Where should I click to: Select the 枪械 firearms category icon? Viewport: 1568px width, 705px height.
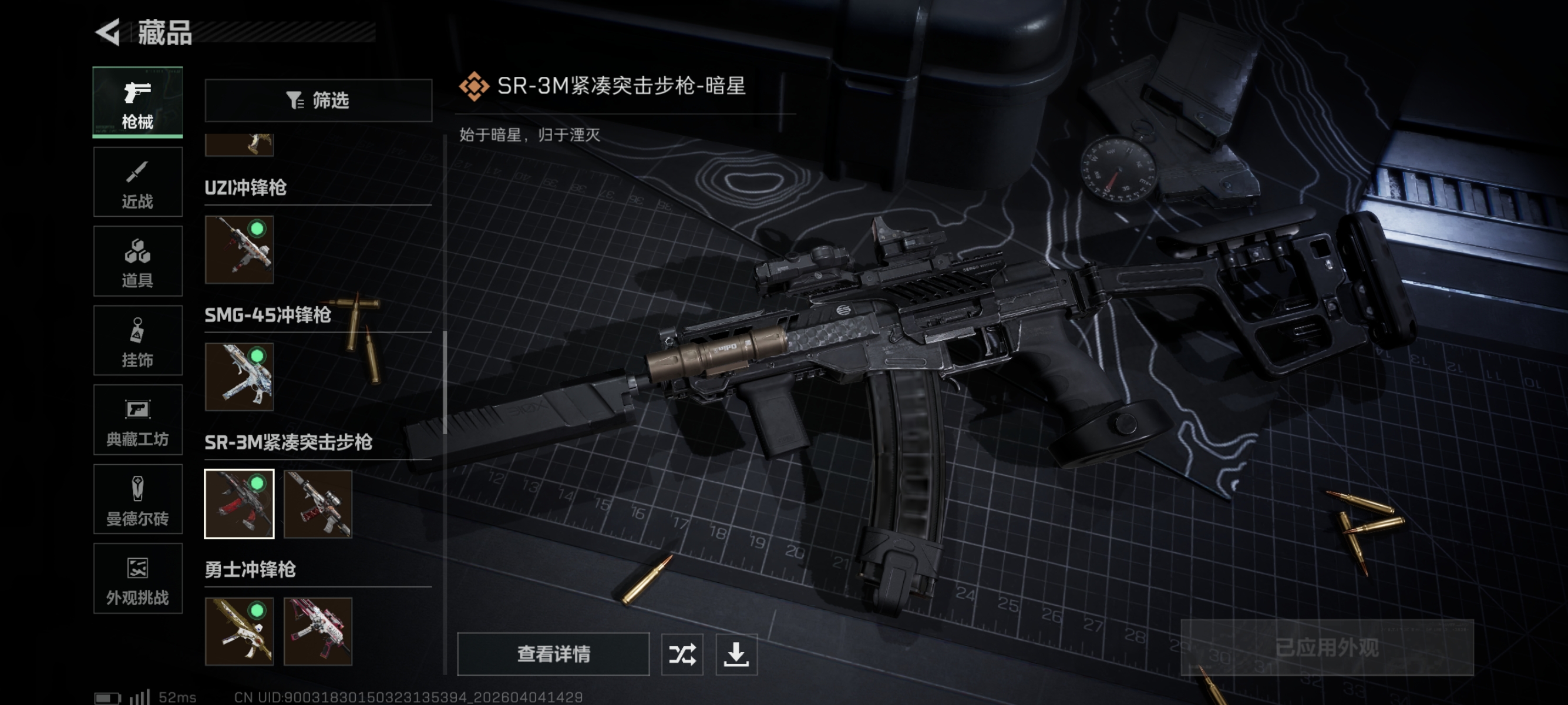137,102
